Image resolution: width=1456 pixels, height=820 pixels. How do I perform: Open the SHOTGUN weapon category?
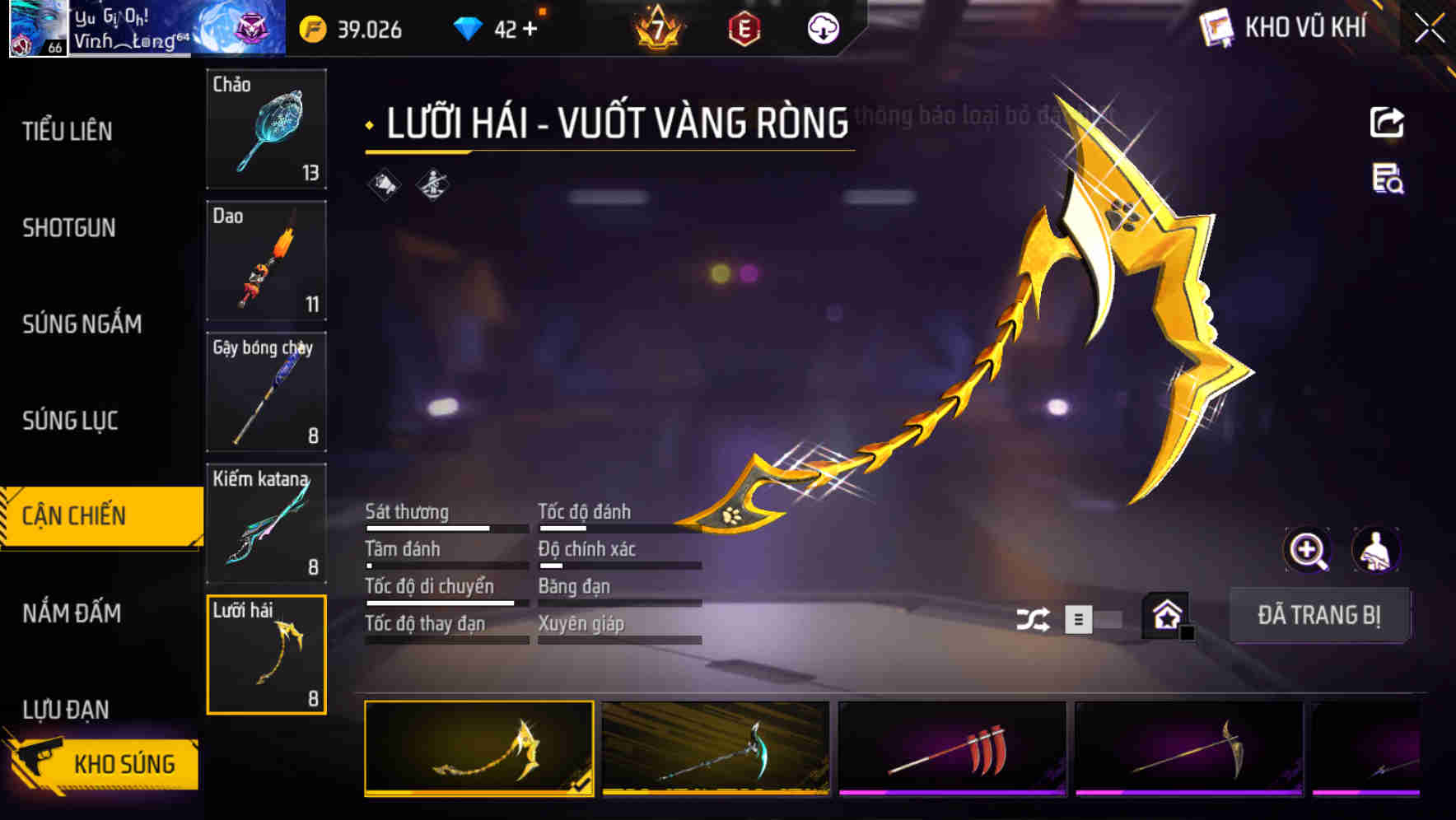(x=70, y=228)
